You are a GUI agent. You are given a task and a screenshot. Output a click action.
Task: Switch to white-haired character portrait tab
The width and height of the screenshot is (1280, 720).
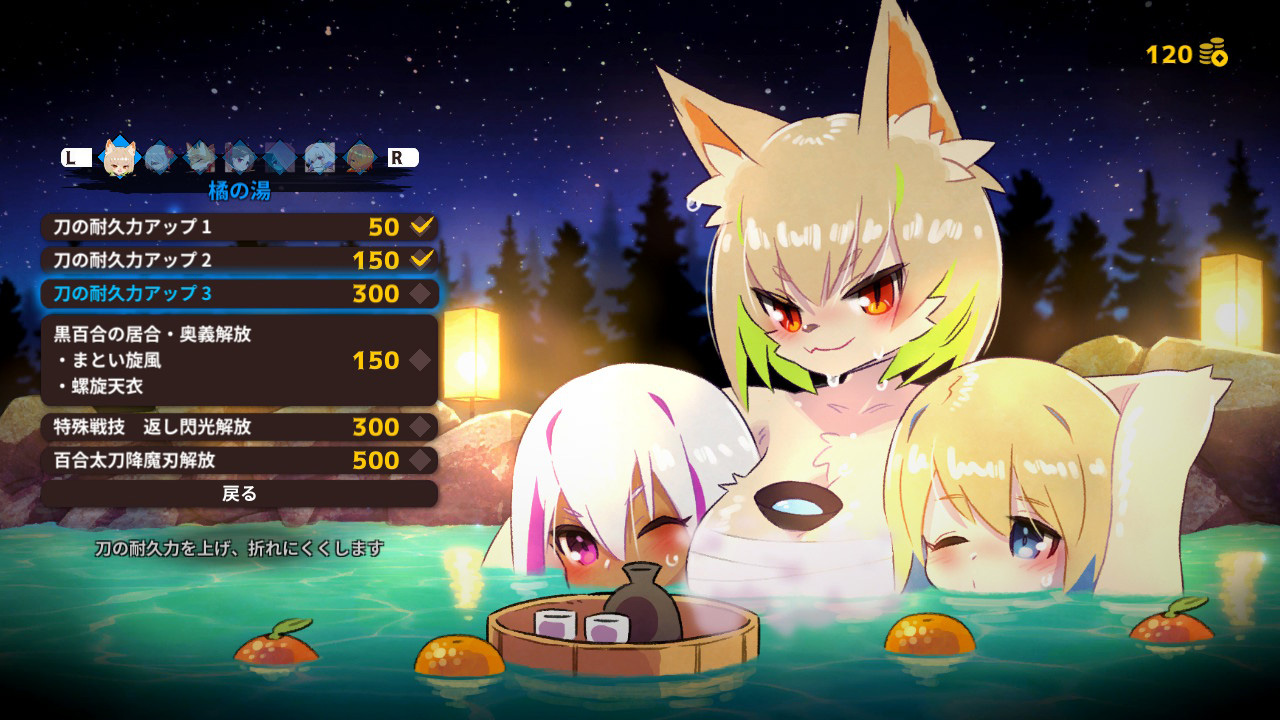coord(320,157)
